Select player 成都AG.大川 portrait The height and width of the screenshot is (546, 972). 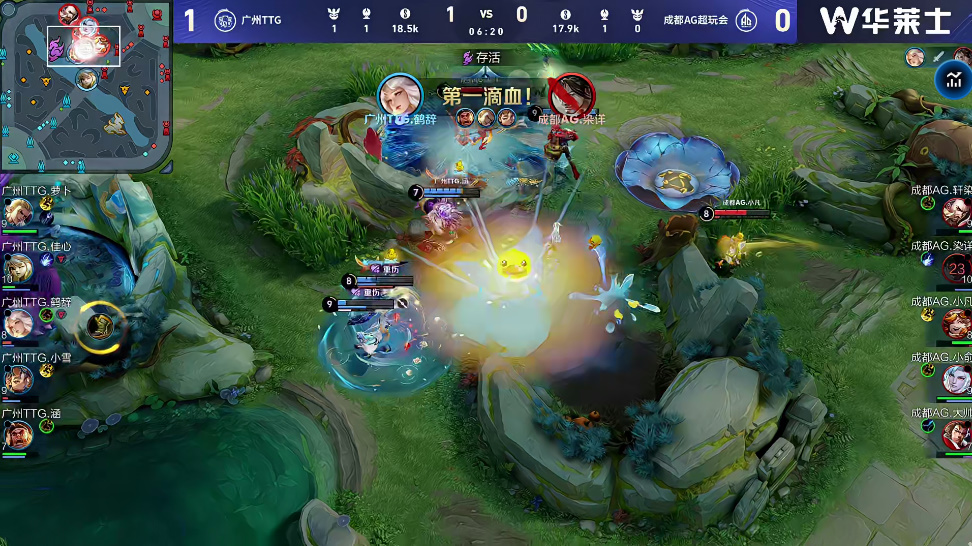[x=956, y=435]
